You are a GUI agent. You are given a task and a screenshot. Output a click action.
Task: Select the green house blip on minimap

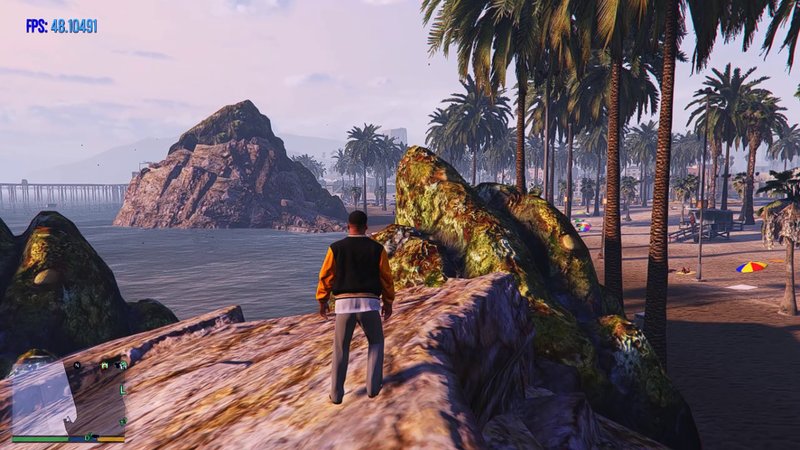[104, 365]
